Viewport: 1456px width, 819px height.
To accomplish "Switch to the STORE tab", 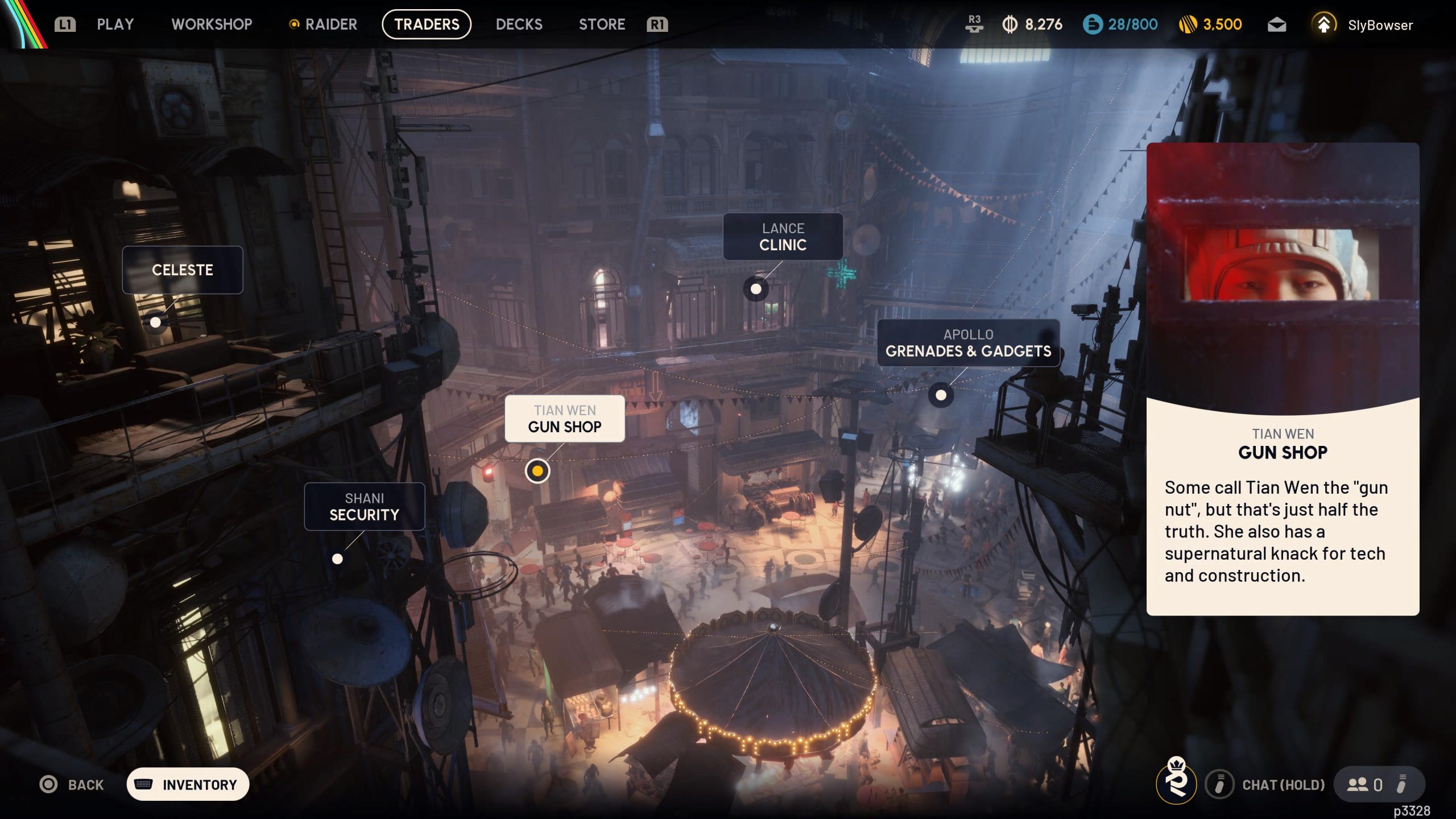I will click(x=602, y=24).
